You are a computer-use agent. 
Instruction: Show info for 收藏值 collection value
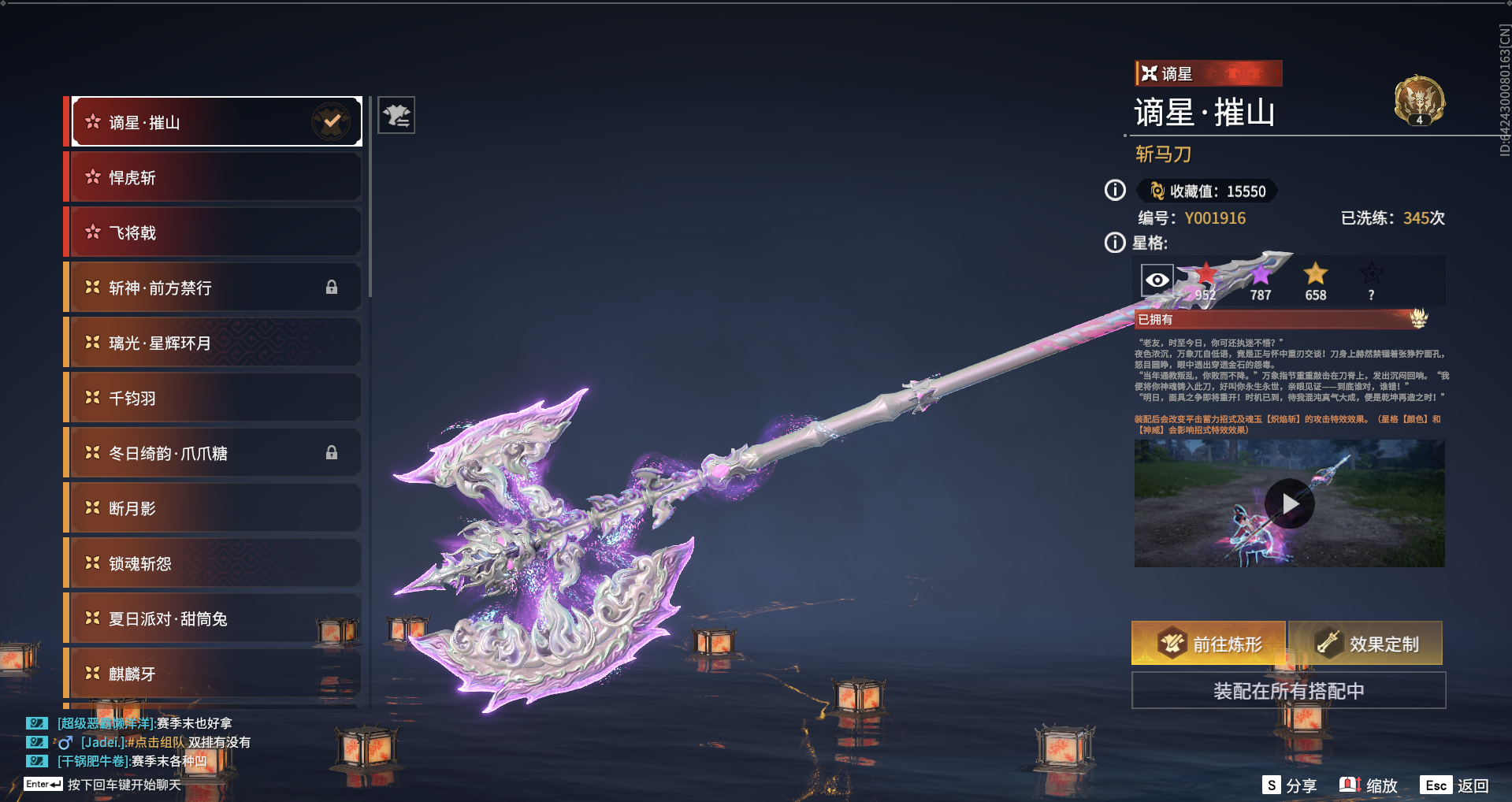(x=1115, y=191)
